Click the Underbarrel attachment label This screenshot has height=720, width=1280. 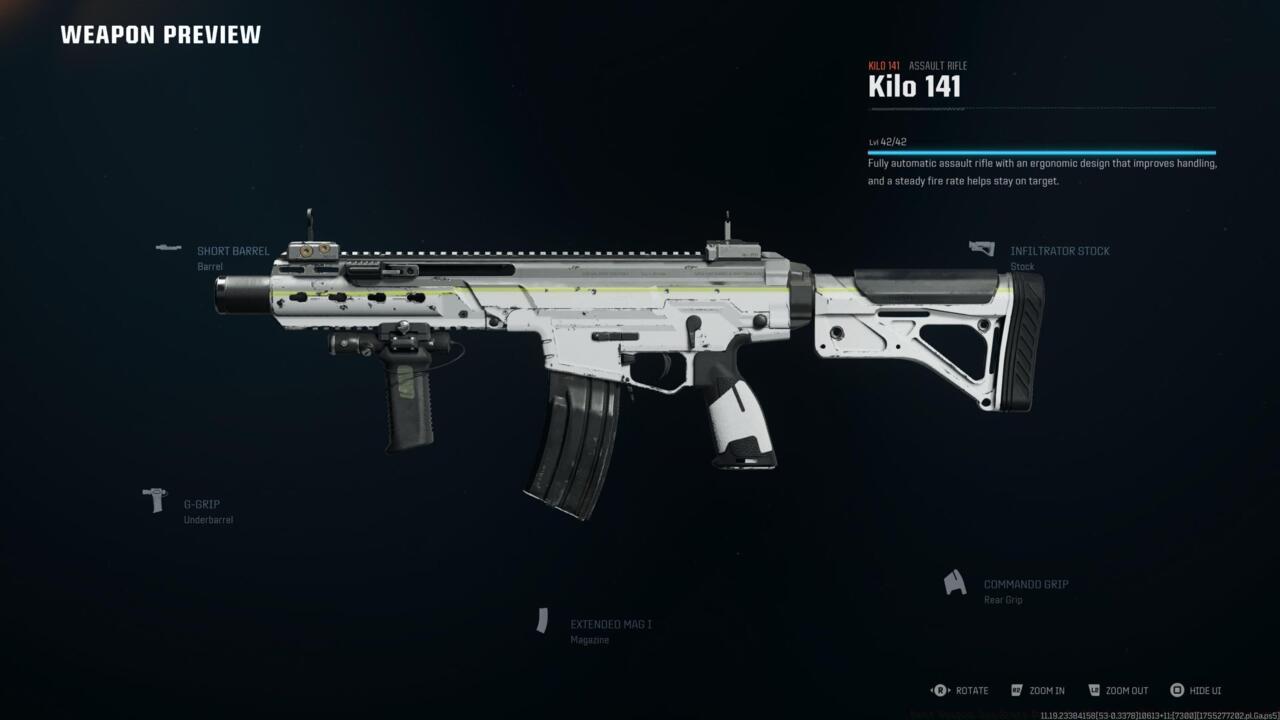click(208, 519)
